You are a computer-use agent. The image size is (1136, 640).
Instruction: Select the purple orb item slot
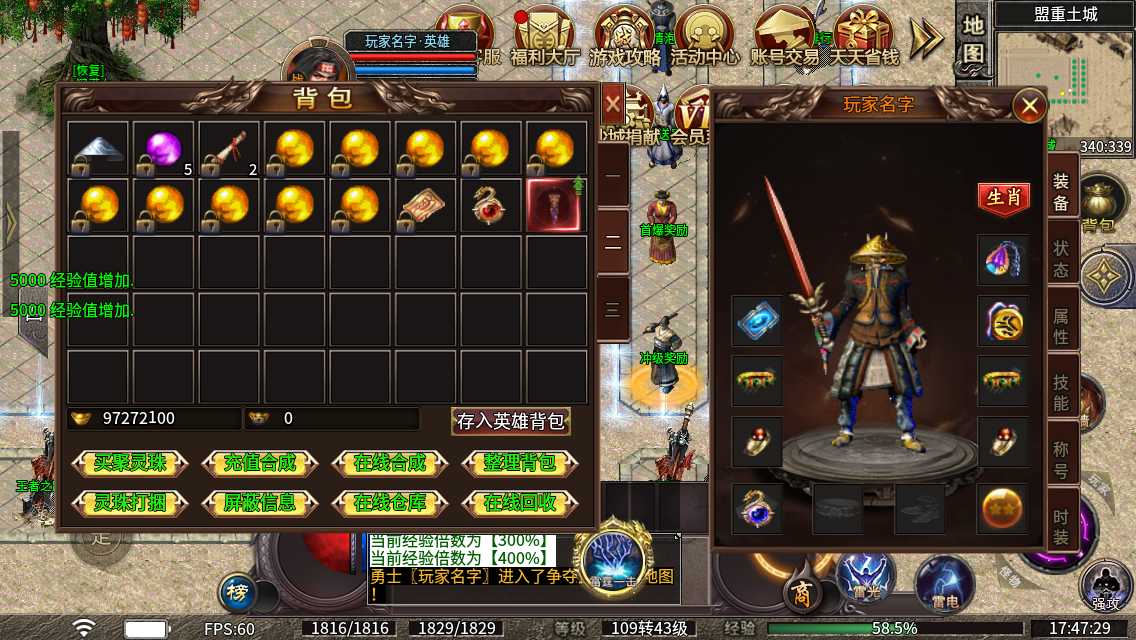[162, 148]
